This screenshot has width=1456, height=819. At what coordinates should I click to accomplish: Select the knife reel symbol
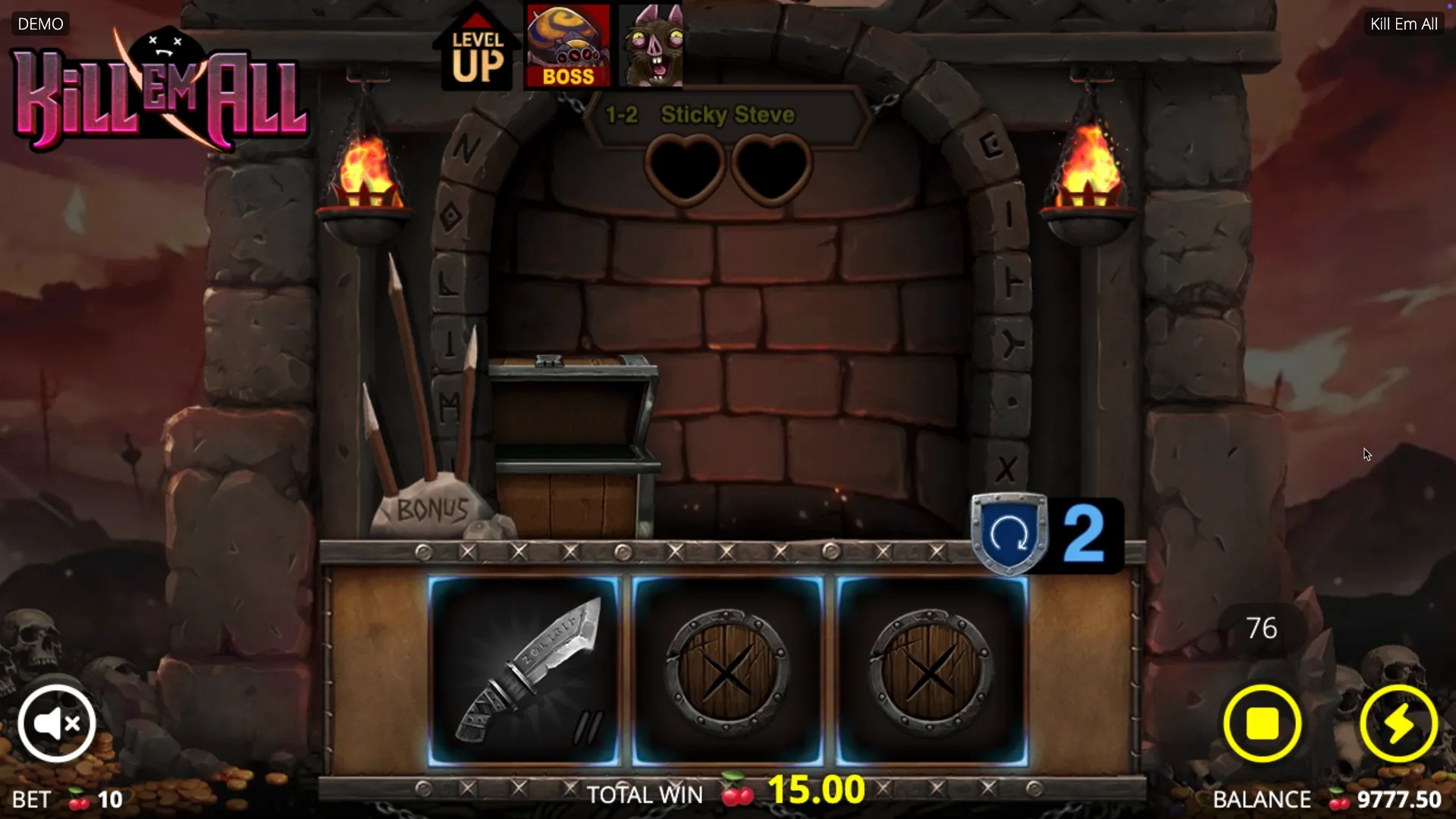[524, 670]
